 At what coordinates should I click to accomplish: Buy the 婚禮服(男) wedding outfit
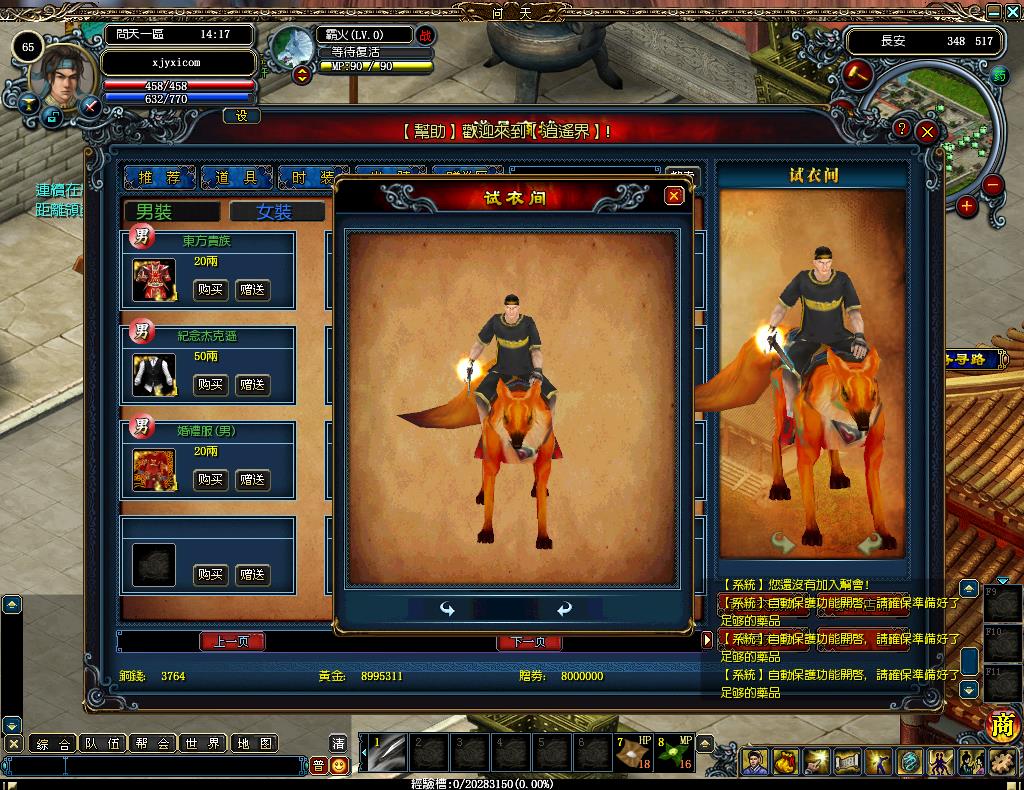click(x=210, y=480)
